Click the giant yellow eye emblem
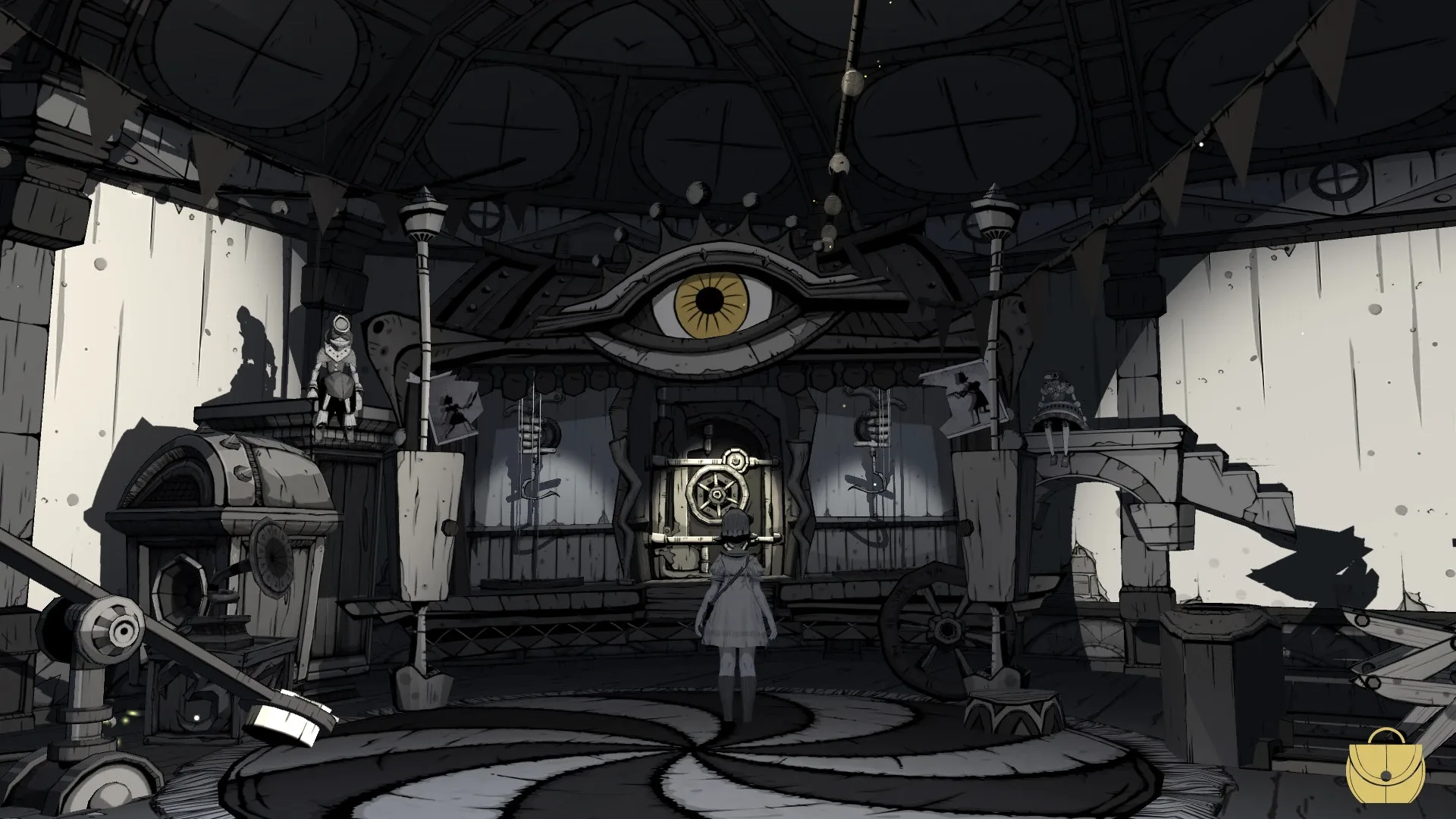This screenshot has width=1456, height=819. [x=711, y=302]
